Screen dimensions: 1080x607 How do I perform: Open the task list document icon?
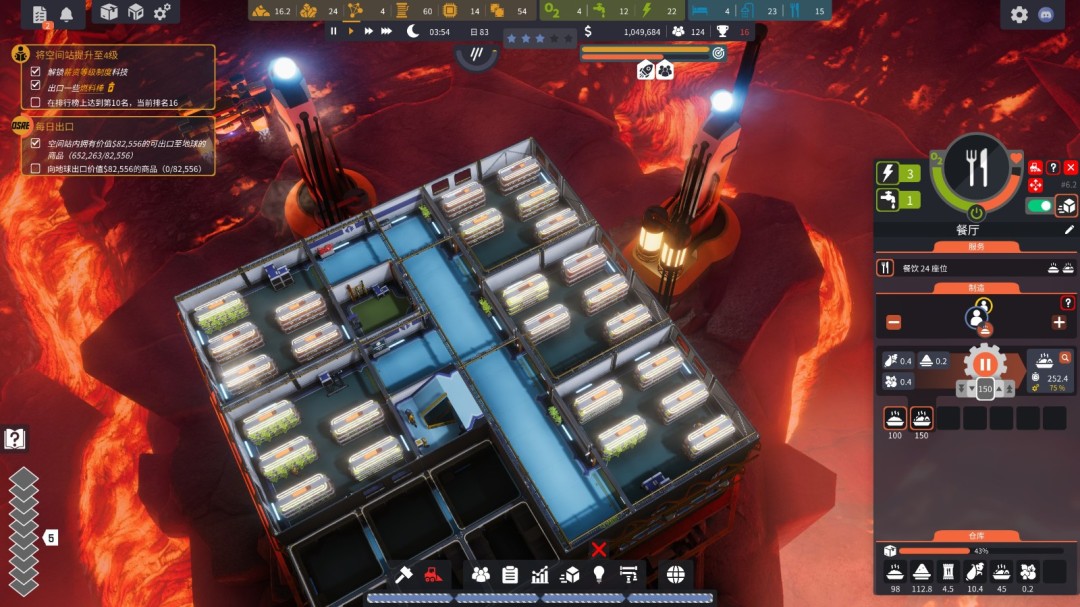40,14
